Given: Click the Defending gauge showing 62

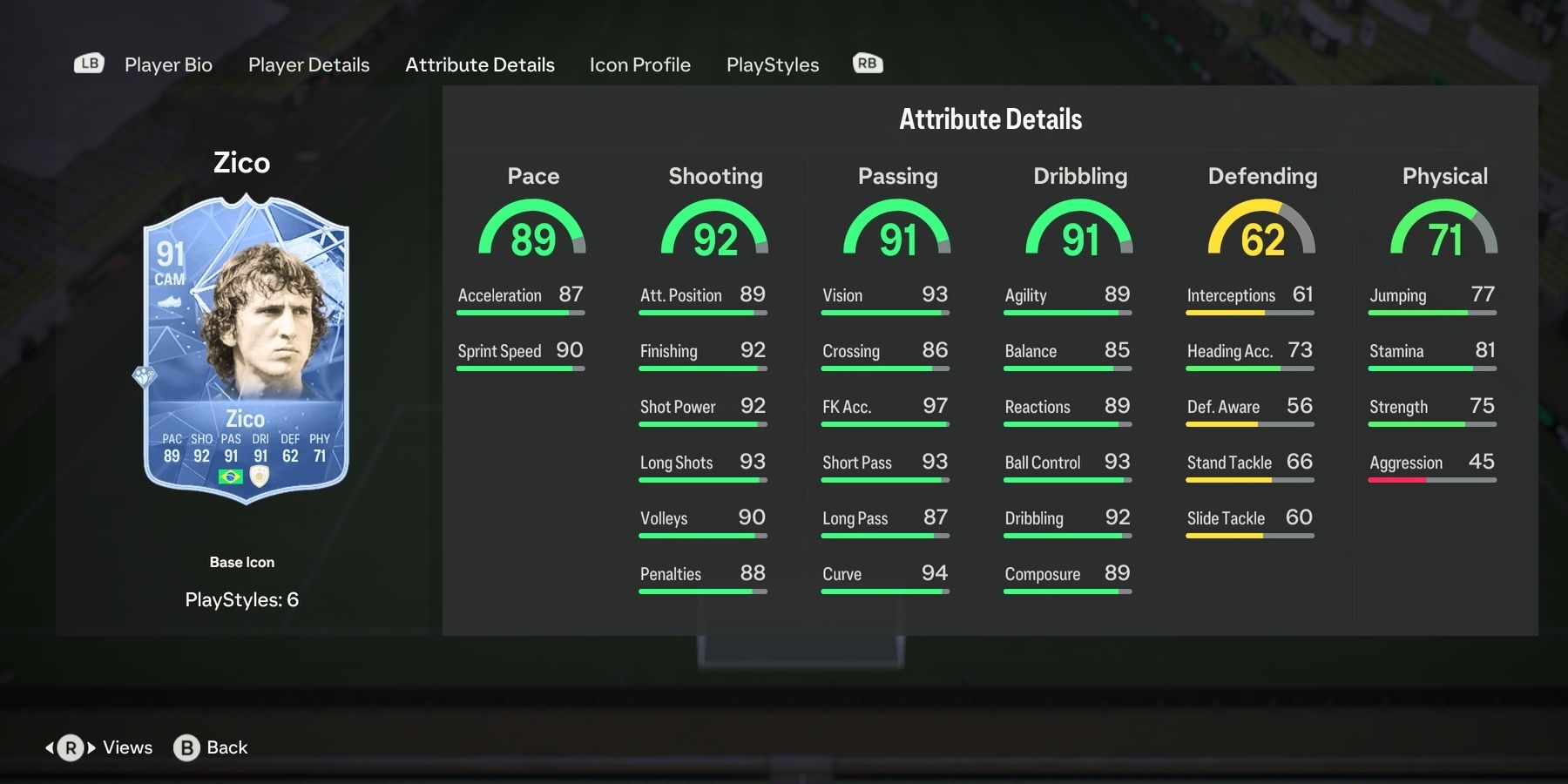Looking at the screenshot, I should 1261,231.
